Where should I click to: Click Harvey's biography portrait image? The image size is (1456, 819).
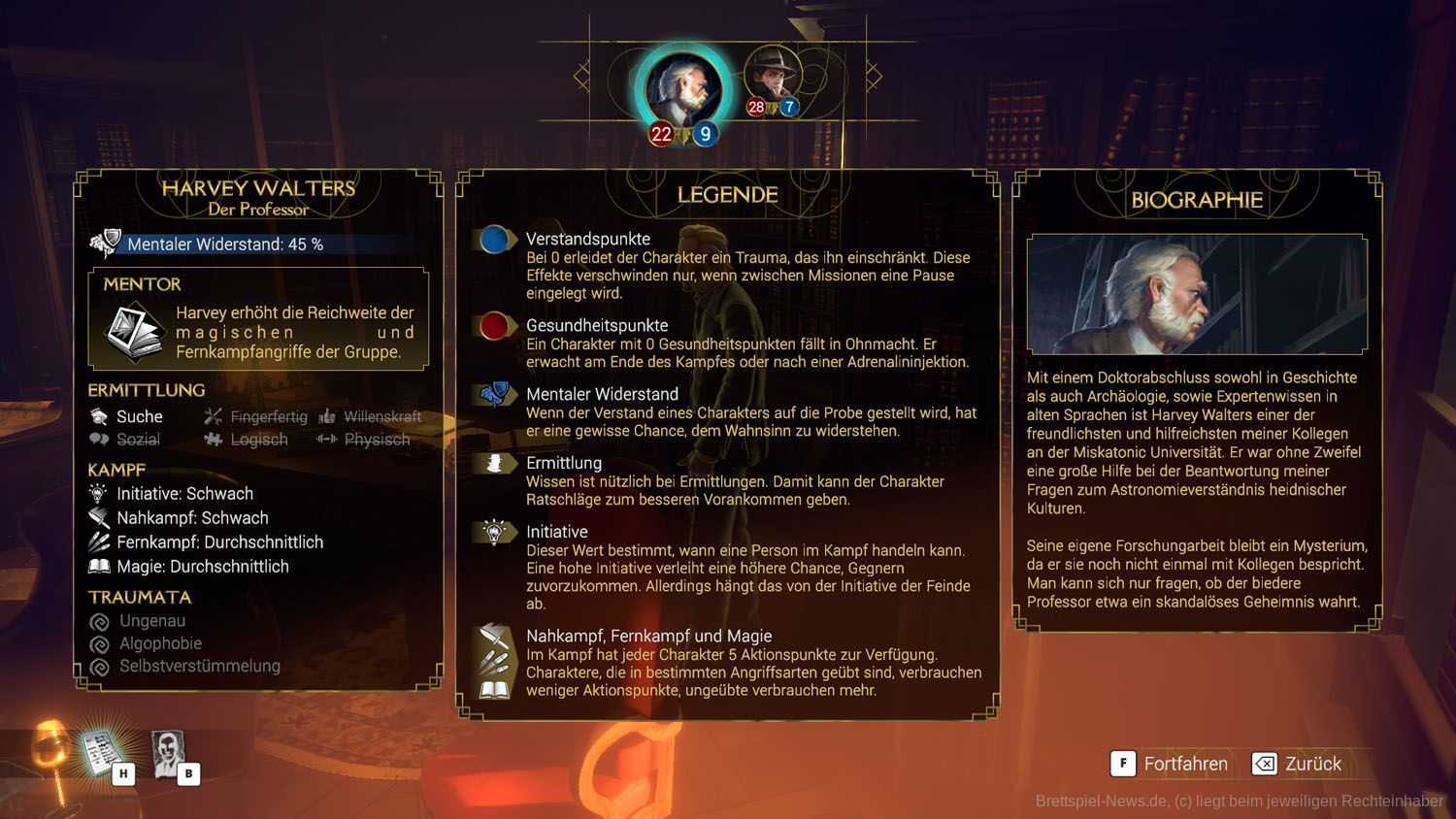[1197, 294]
